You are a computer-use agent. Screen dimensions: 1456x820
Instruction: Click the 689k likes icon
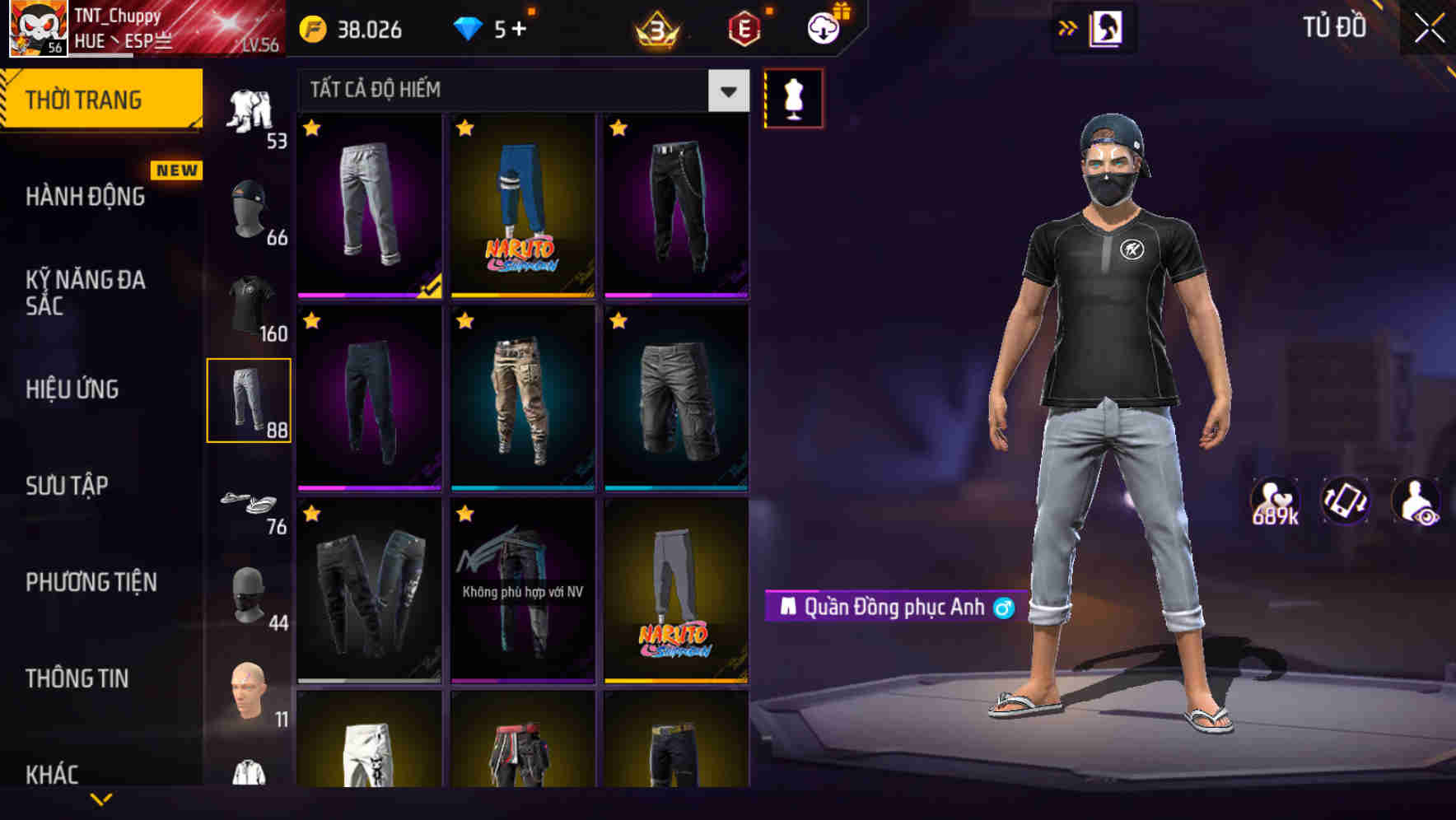tap(1275, 501)
